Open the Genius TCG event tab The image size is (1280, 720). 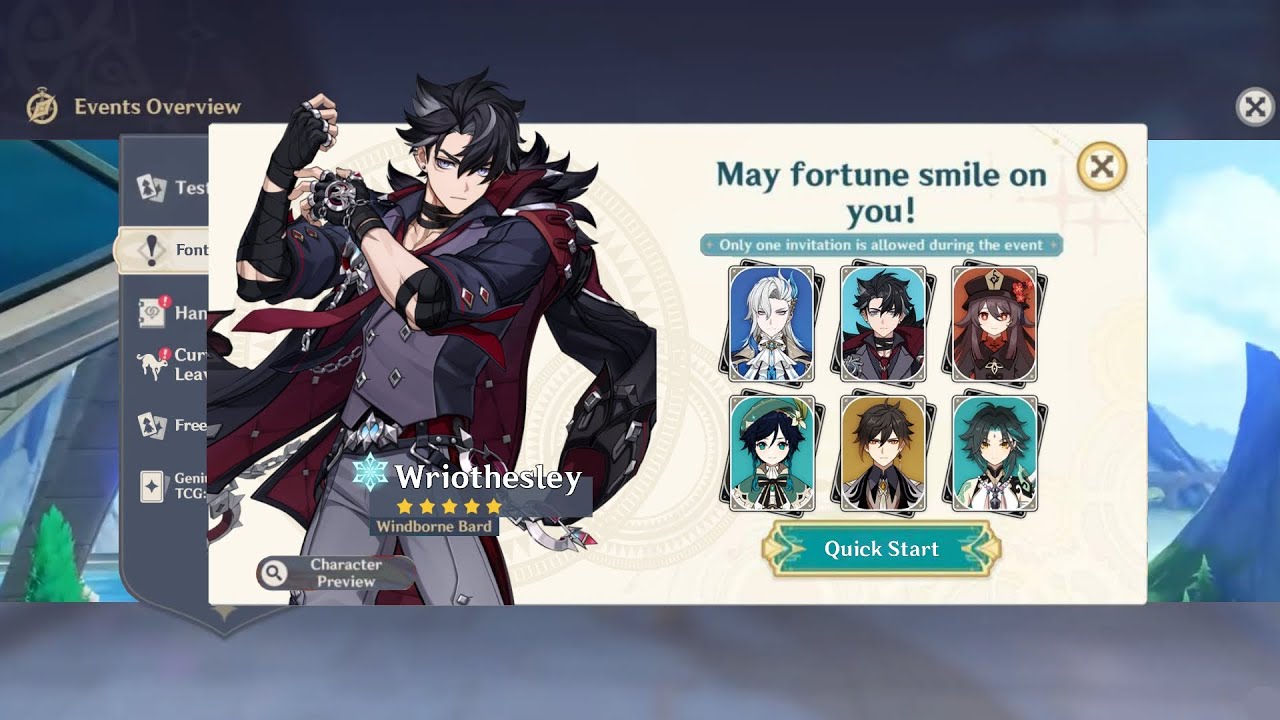[172, 486]
